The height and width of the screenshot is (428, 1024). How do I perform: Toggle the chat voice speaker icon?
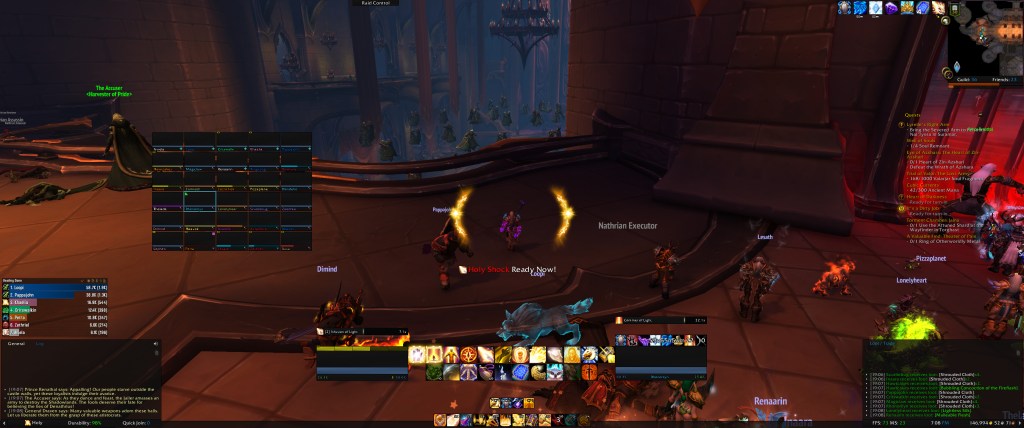click(157, 344)
